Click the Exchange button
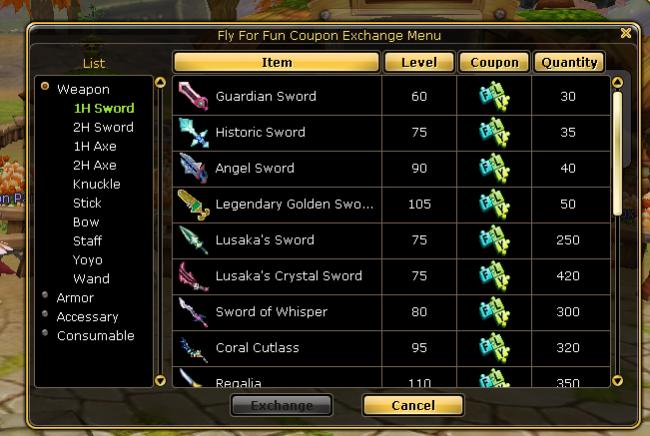Viewport: 650px width, 436px height. (x=281, y=405)
